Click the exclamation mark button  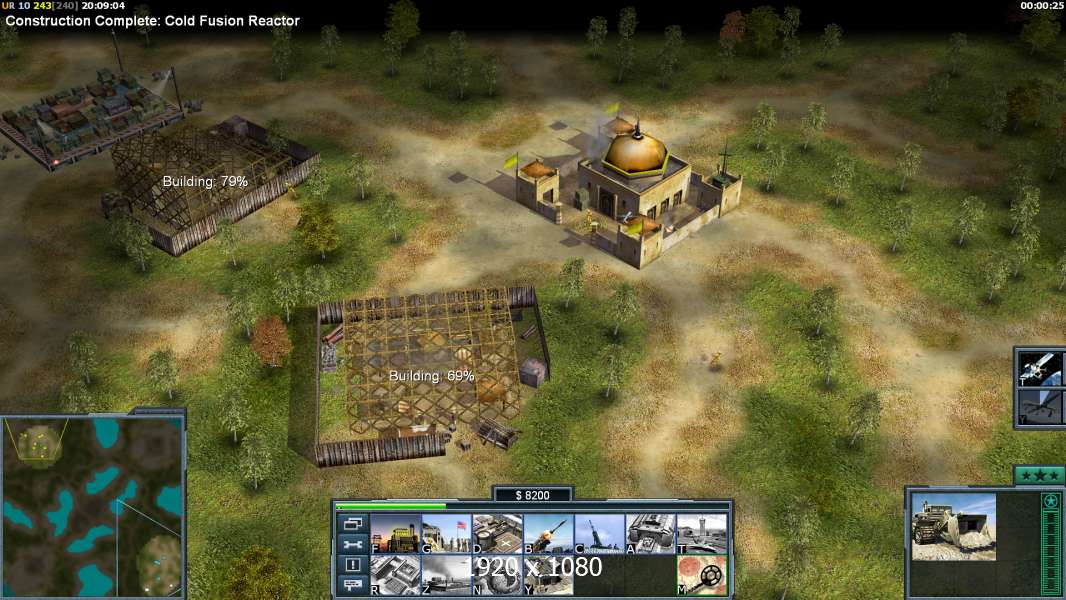(x=352, y=565)
